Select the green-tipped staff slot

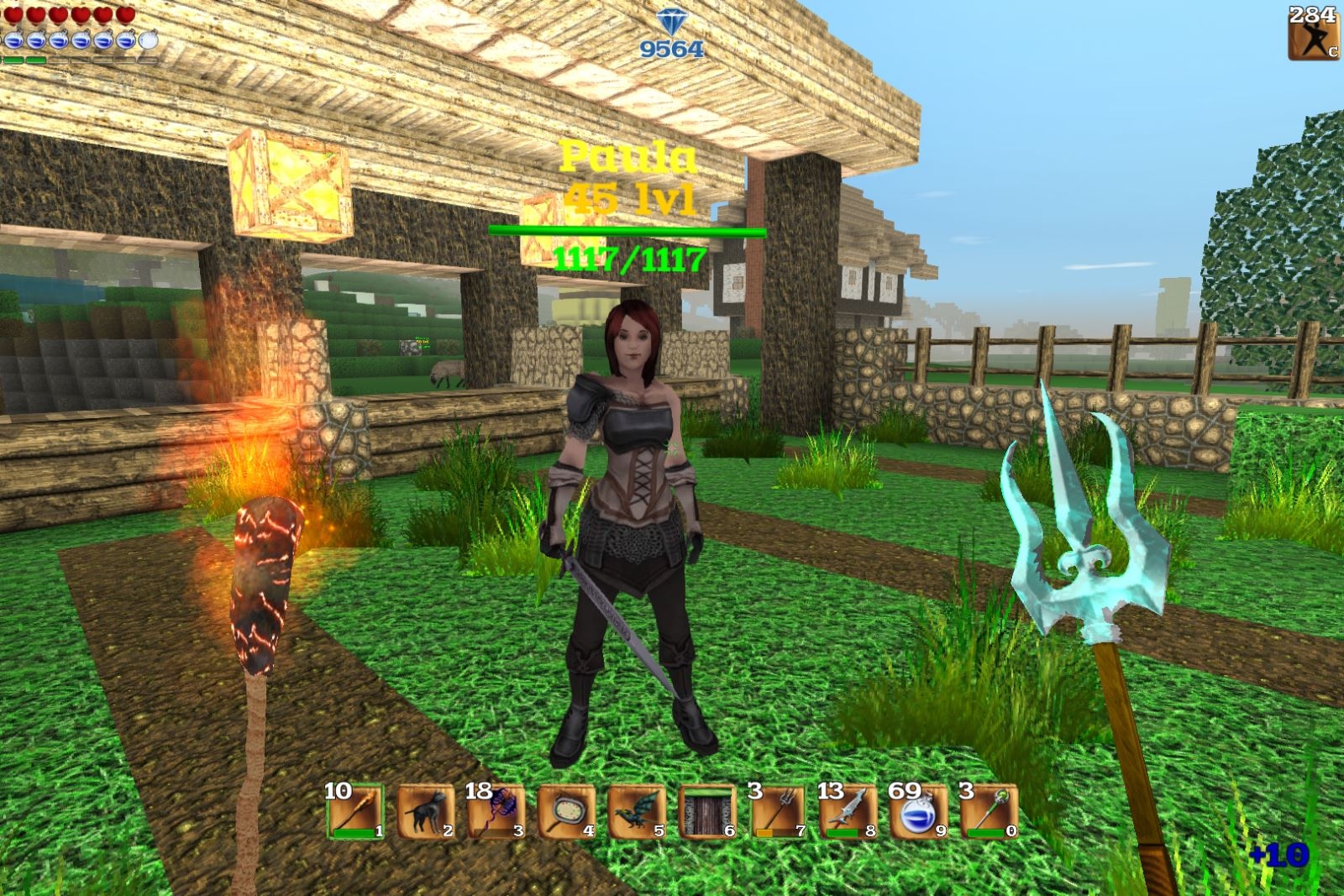[990, 812]
